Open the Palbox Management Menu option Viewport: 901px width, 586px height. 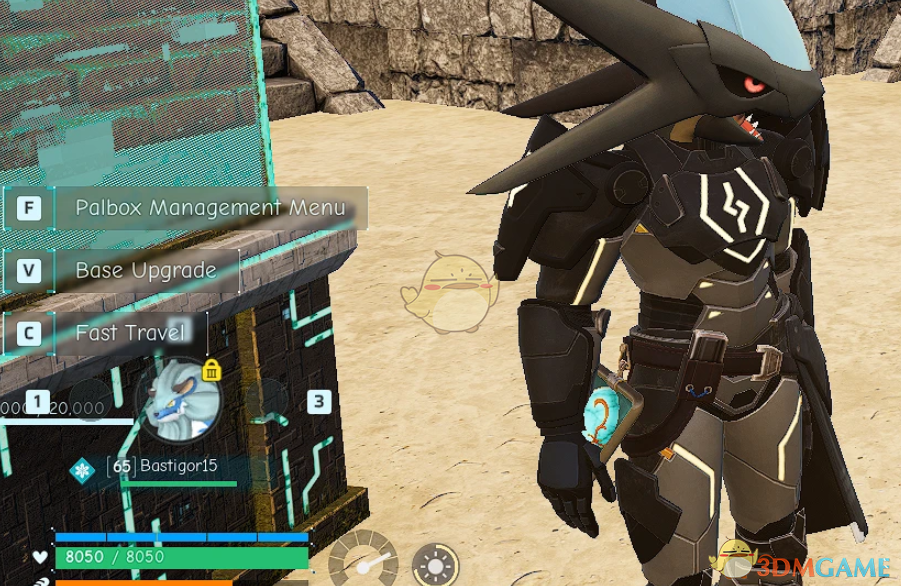pyautogui.click(x=210, y=208)
